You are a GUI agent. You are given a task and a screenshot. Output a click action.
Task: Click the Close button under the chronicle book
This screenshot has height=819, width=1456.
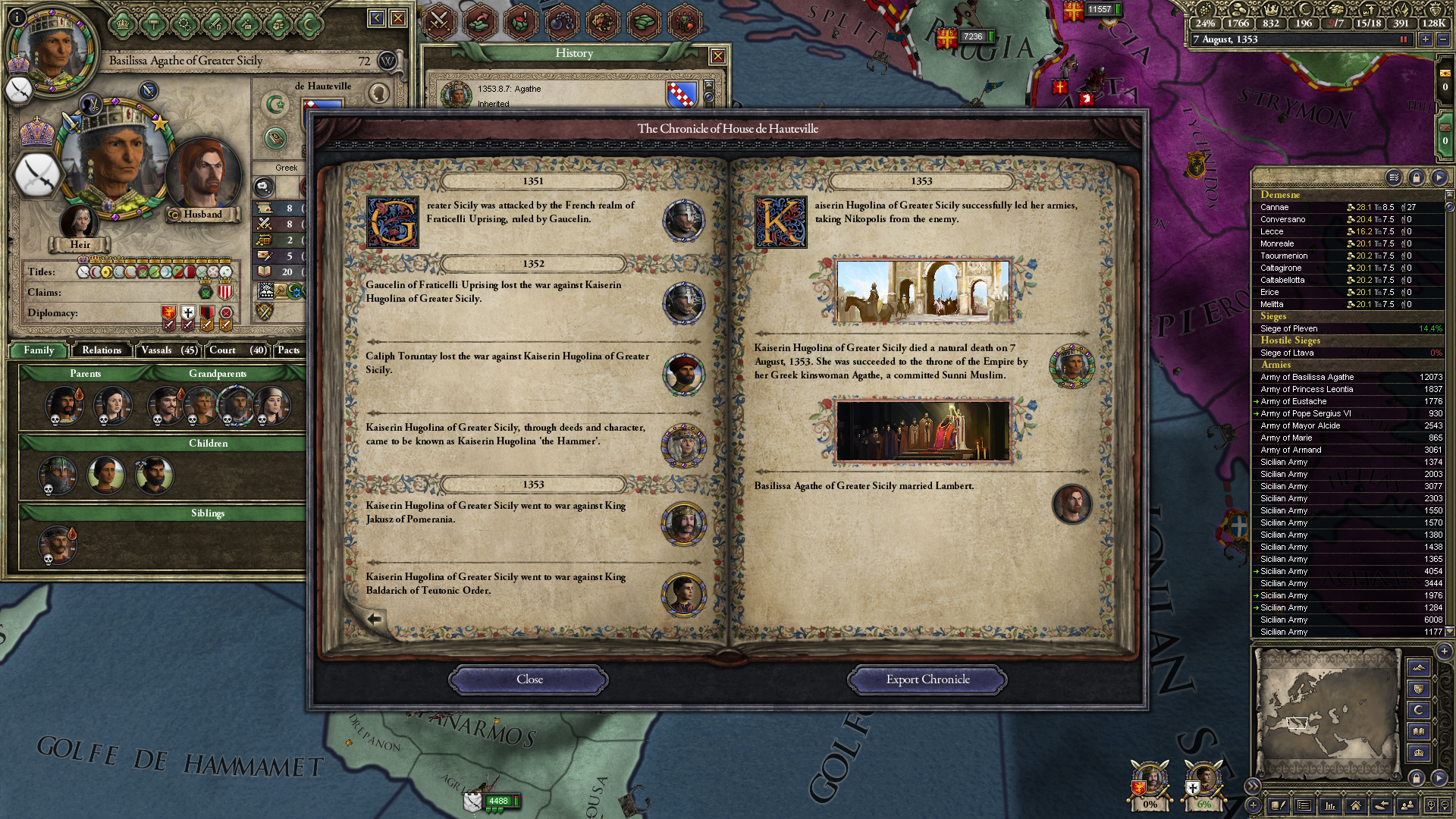pyautogui.click(x=528, y=679)
